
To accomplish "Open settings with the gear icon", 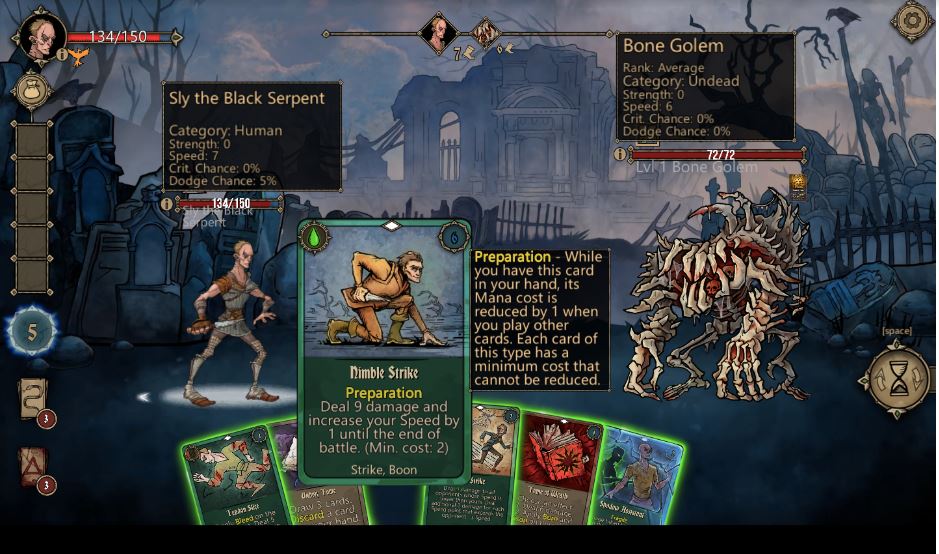I will (x=912, y=21).
